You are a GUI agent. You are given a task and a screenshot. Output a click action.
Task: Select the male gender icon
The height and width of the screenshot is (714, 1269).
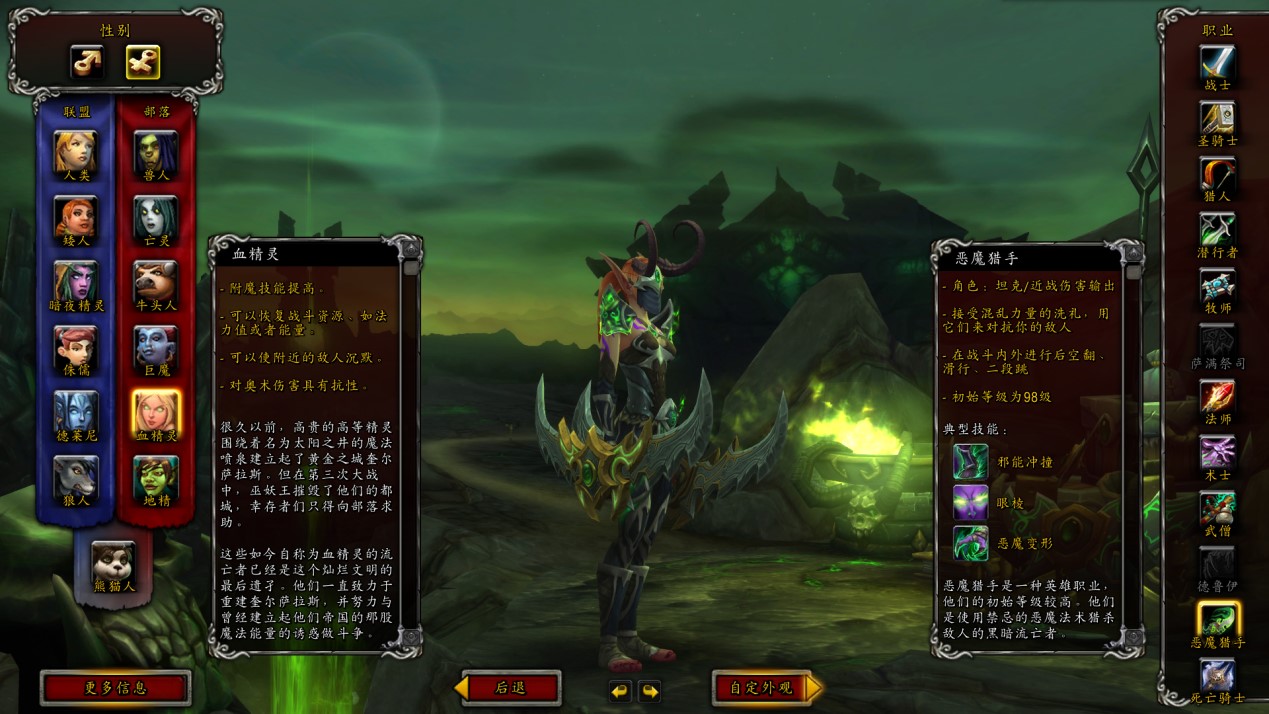(x=87, y=62)
